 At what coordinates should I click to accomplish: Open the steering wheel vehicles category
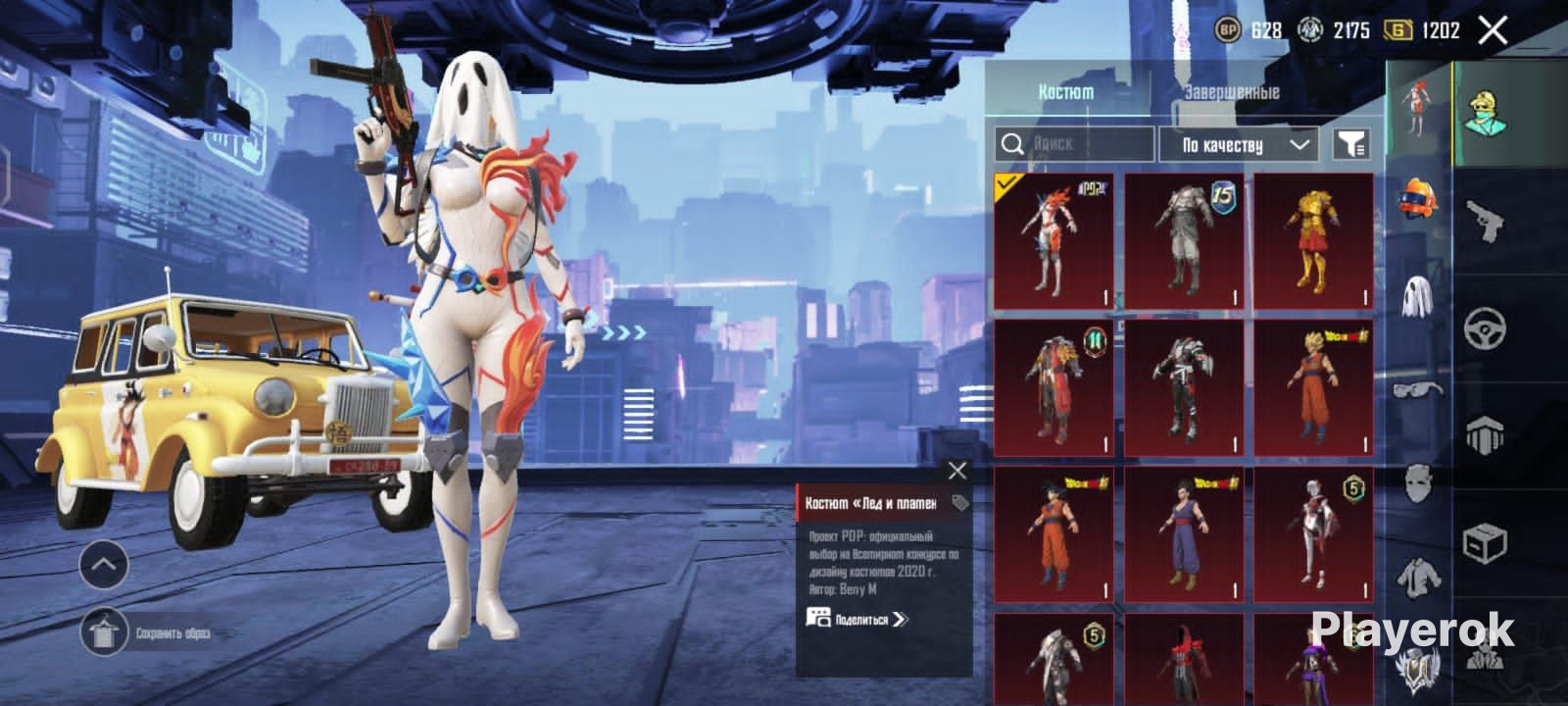[1485, 328]
